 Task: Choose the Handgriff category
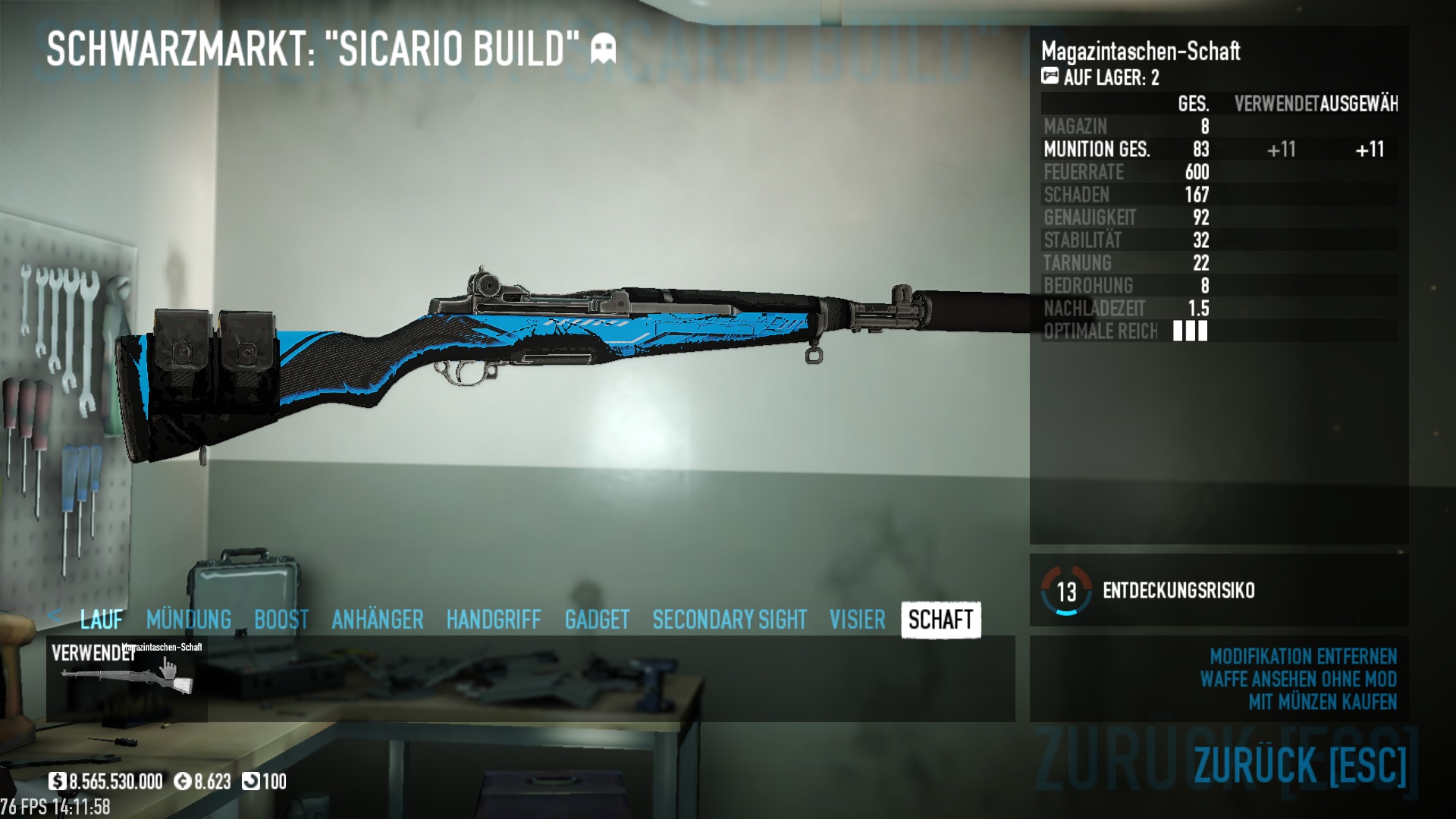pos(494,620)
